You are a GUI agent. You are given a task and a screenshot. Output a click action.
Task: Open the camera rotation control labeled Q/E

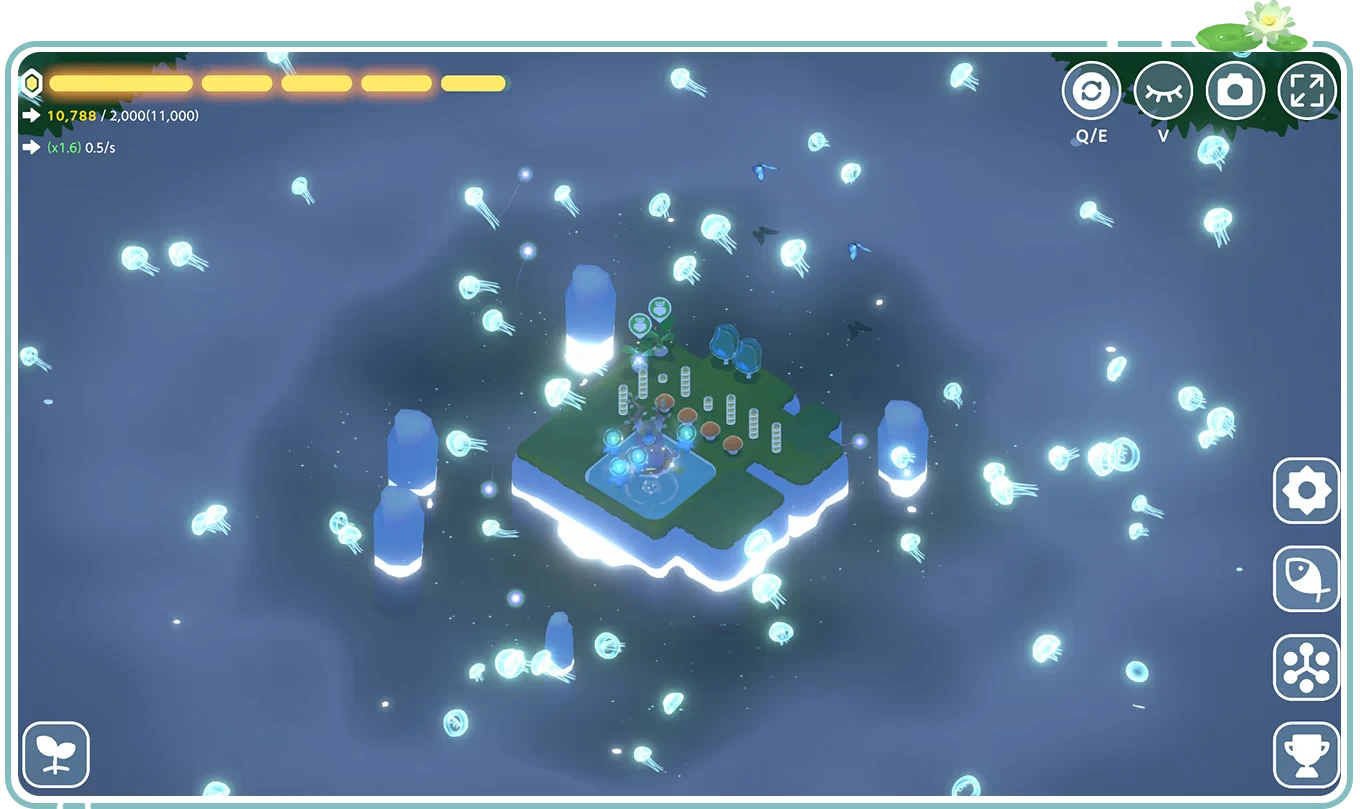tap(1090, 90)
